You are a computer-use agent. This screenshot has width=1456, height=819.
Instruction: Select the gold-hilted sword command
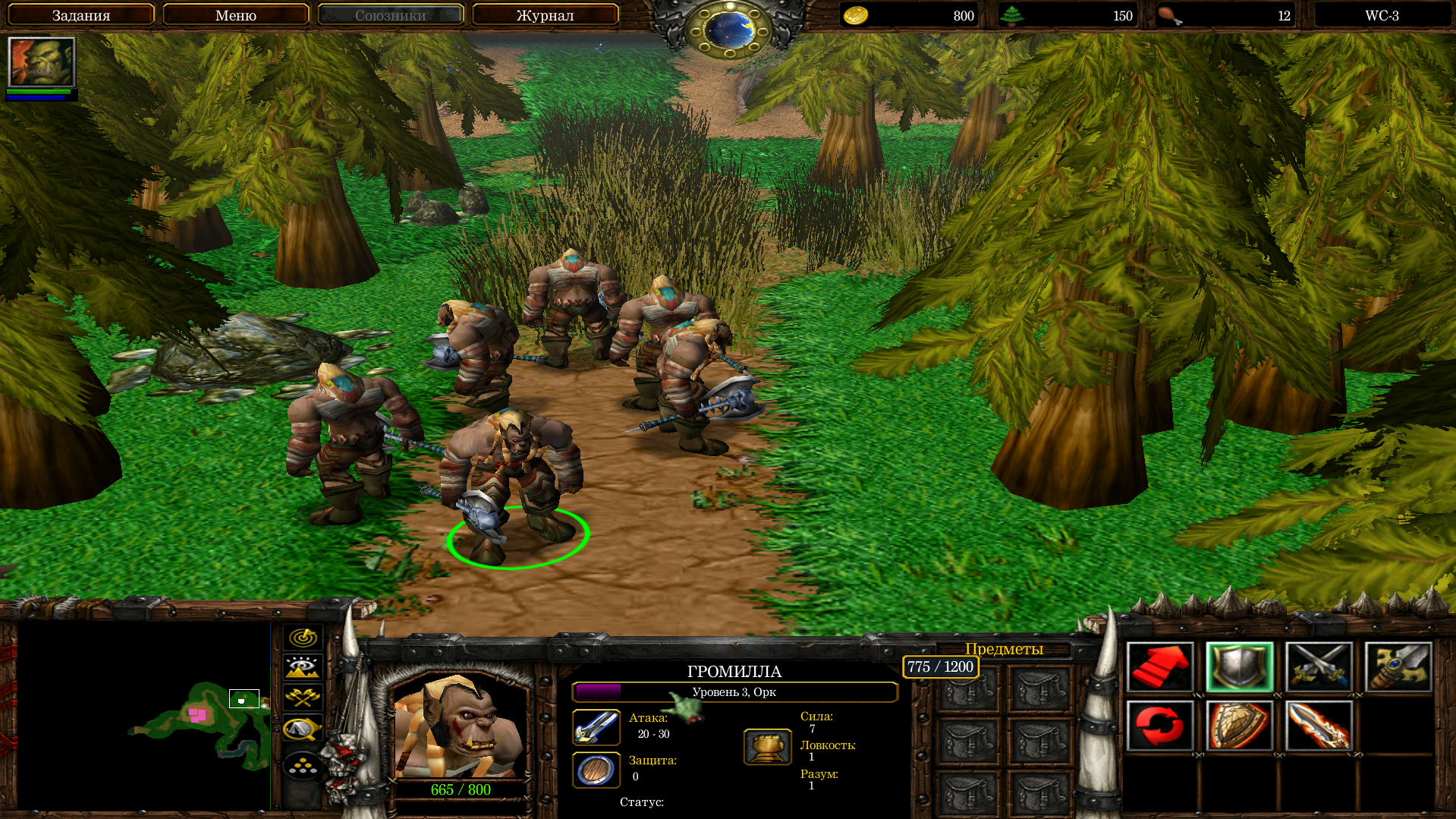click(1398, 667)
